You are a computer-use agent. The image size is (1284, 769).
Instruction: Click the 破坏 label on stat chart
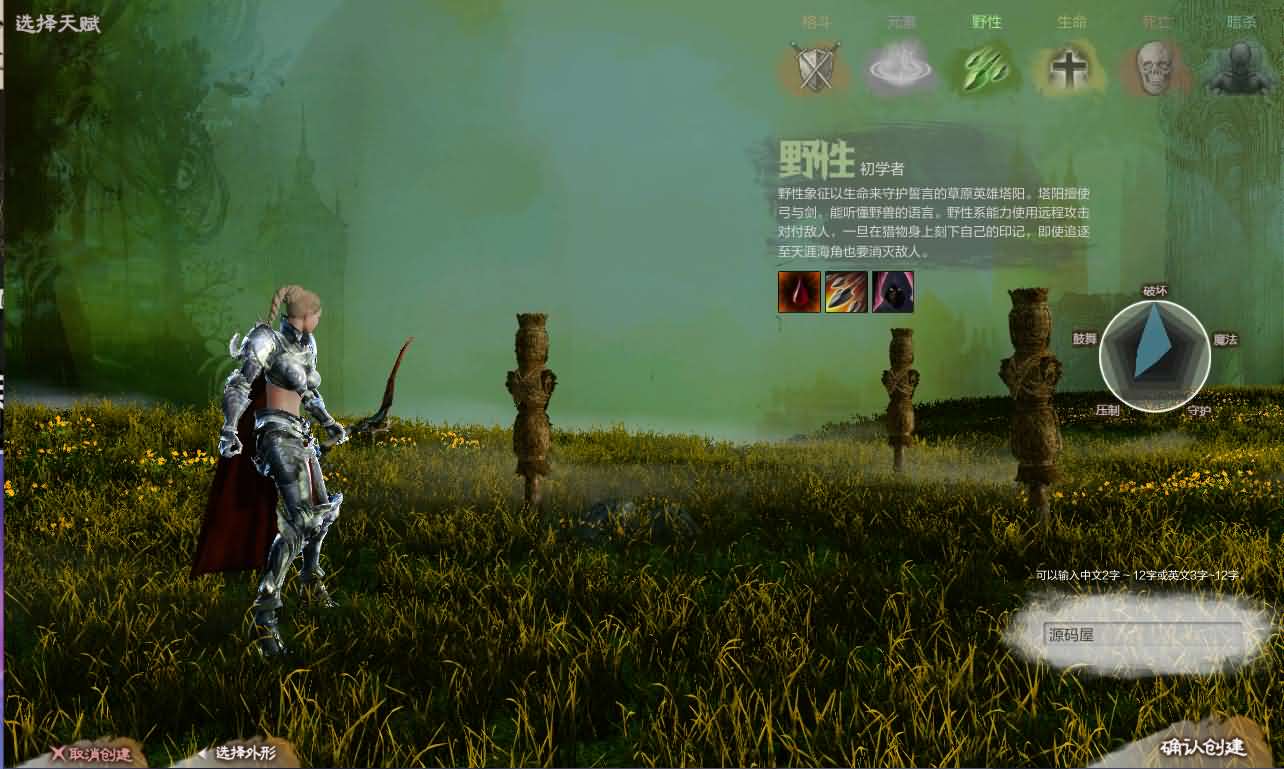coord(1155,291)
